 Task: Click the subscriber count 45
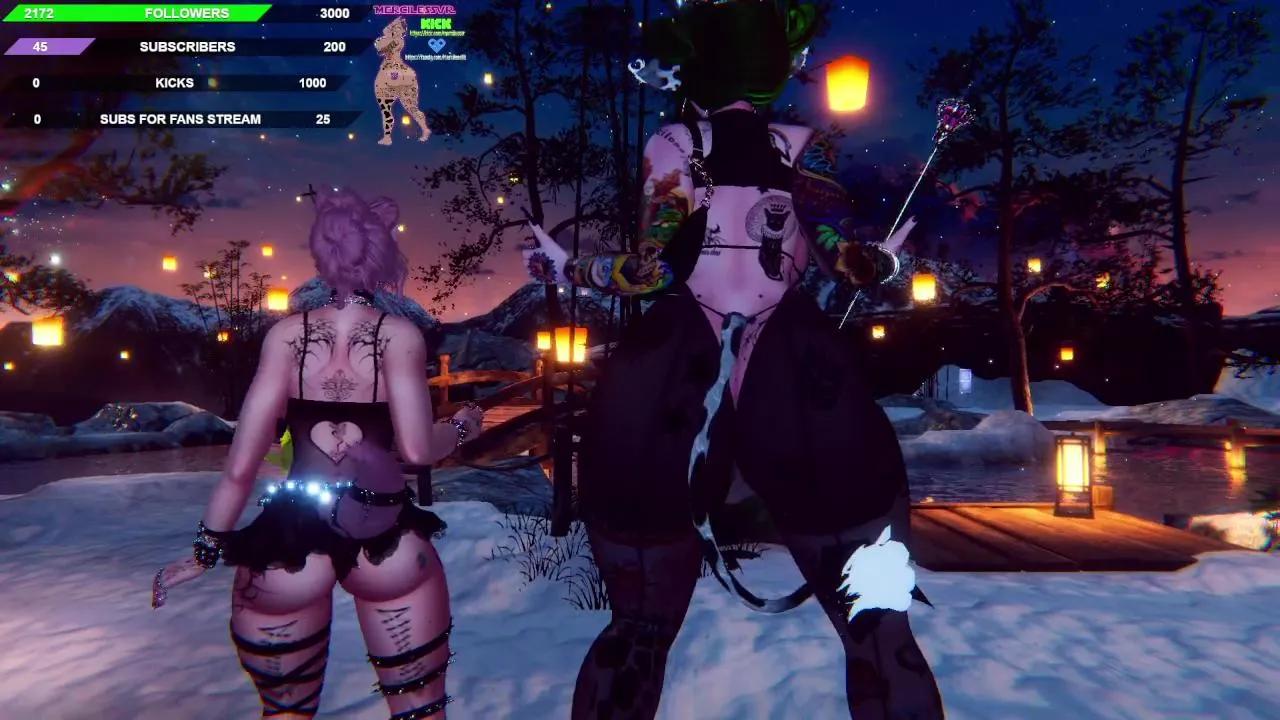point(38,46)
